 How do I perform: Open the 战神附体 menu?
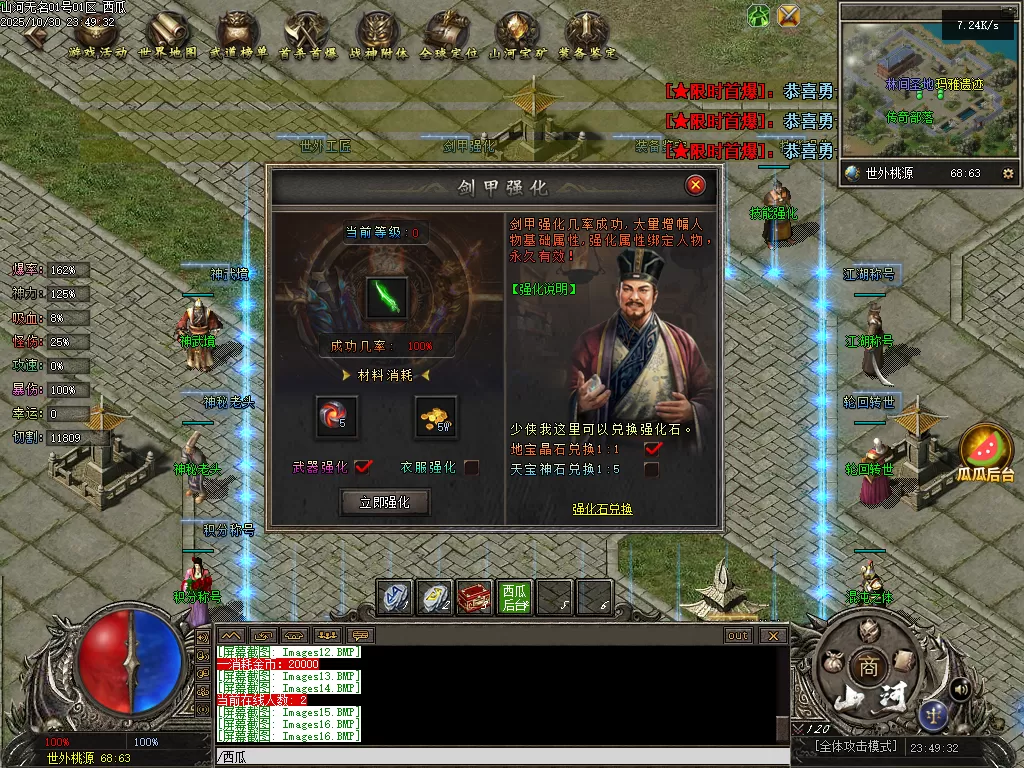(x=378, y=36)
